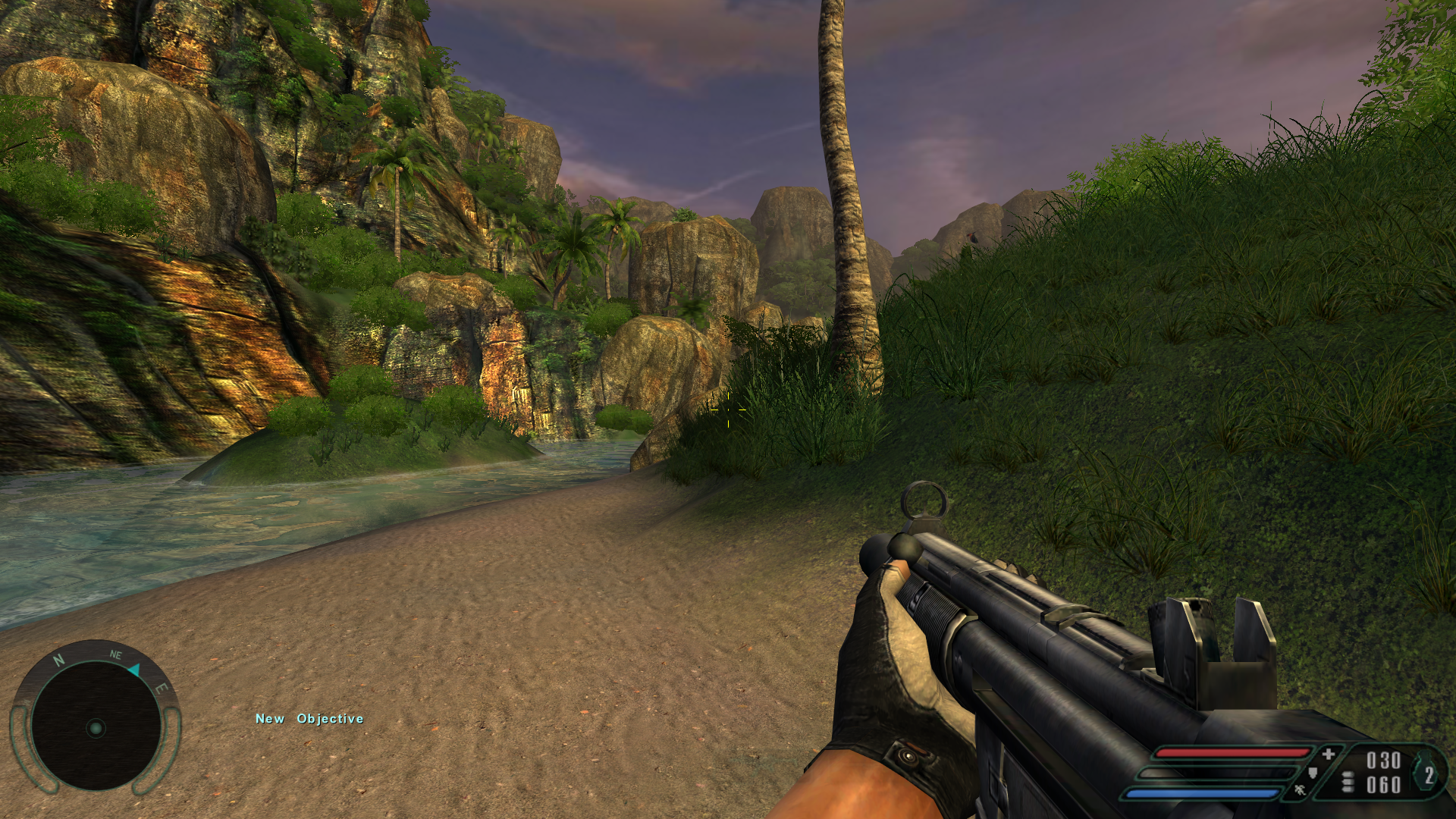The height and width of the screenshot is (819, 1456).
Task: Click the circular radar minimap
Action: [96, 726]
